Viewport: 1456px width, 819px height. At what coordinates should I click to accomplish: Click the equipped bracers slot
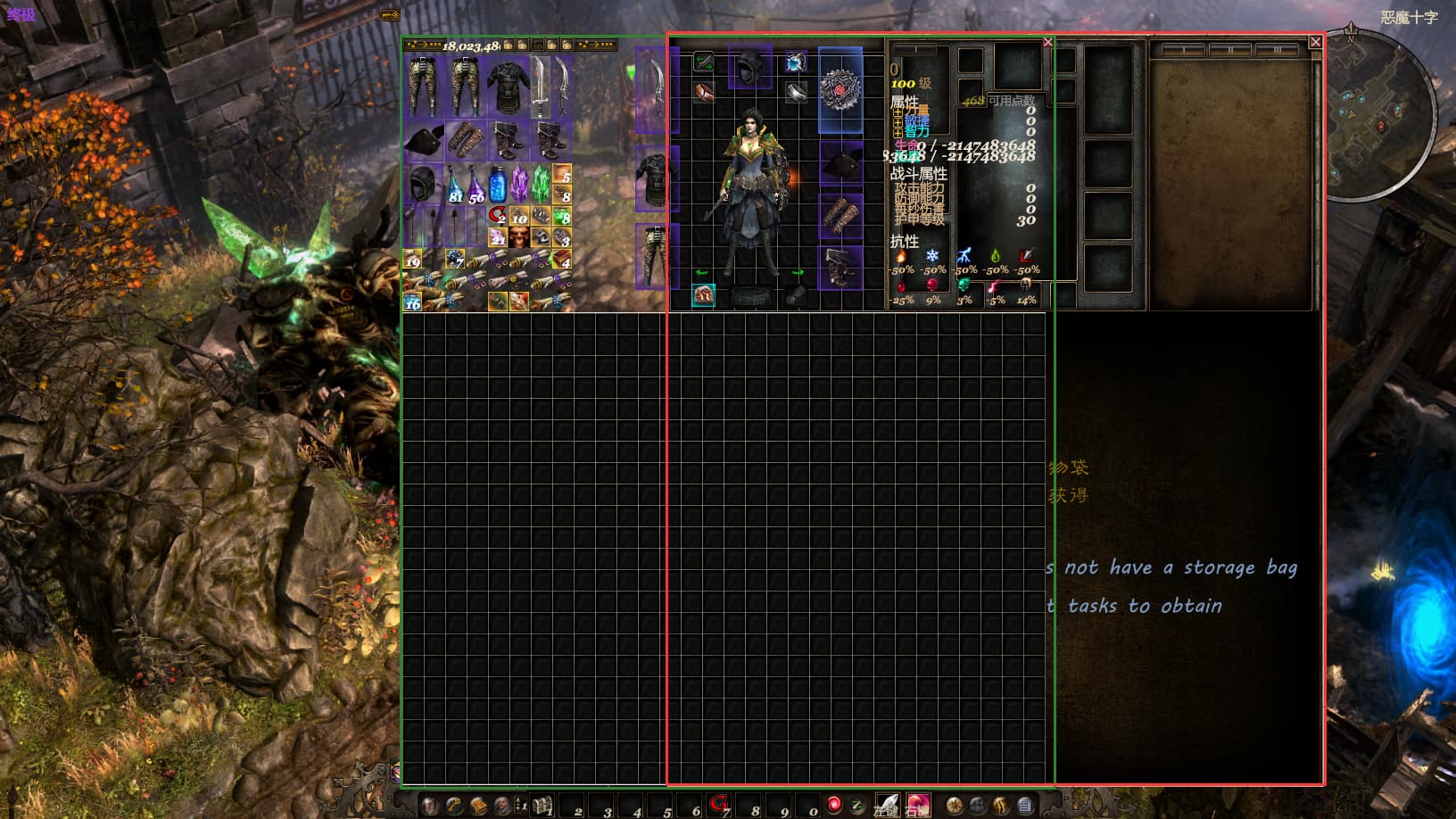click(840, 216)
